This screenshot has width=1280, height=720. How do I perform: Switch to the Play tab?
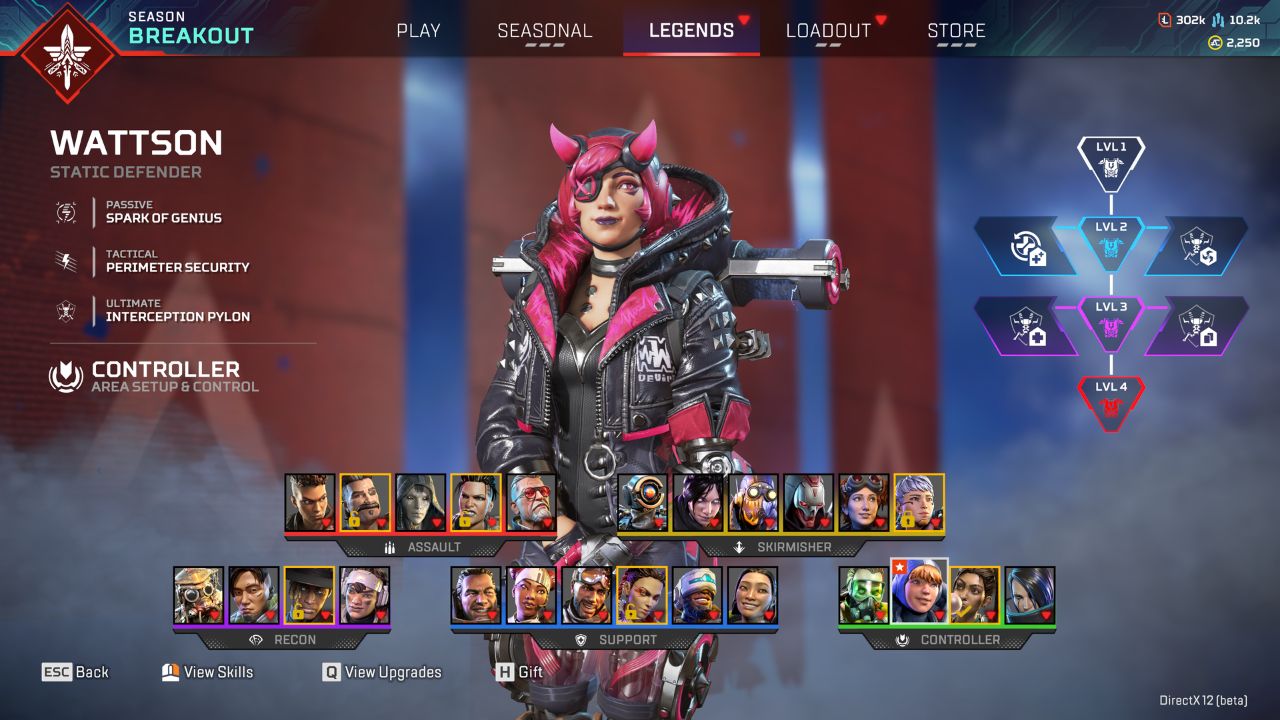(418, 30)
